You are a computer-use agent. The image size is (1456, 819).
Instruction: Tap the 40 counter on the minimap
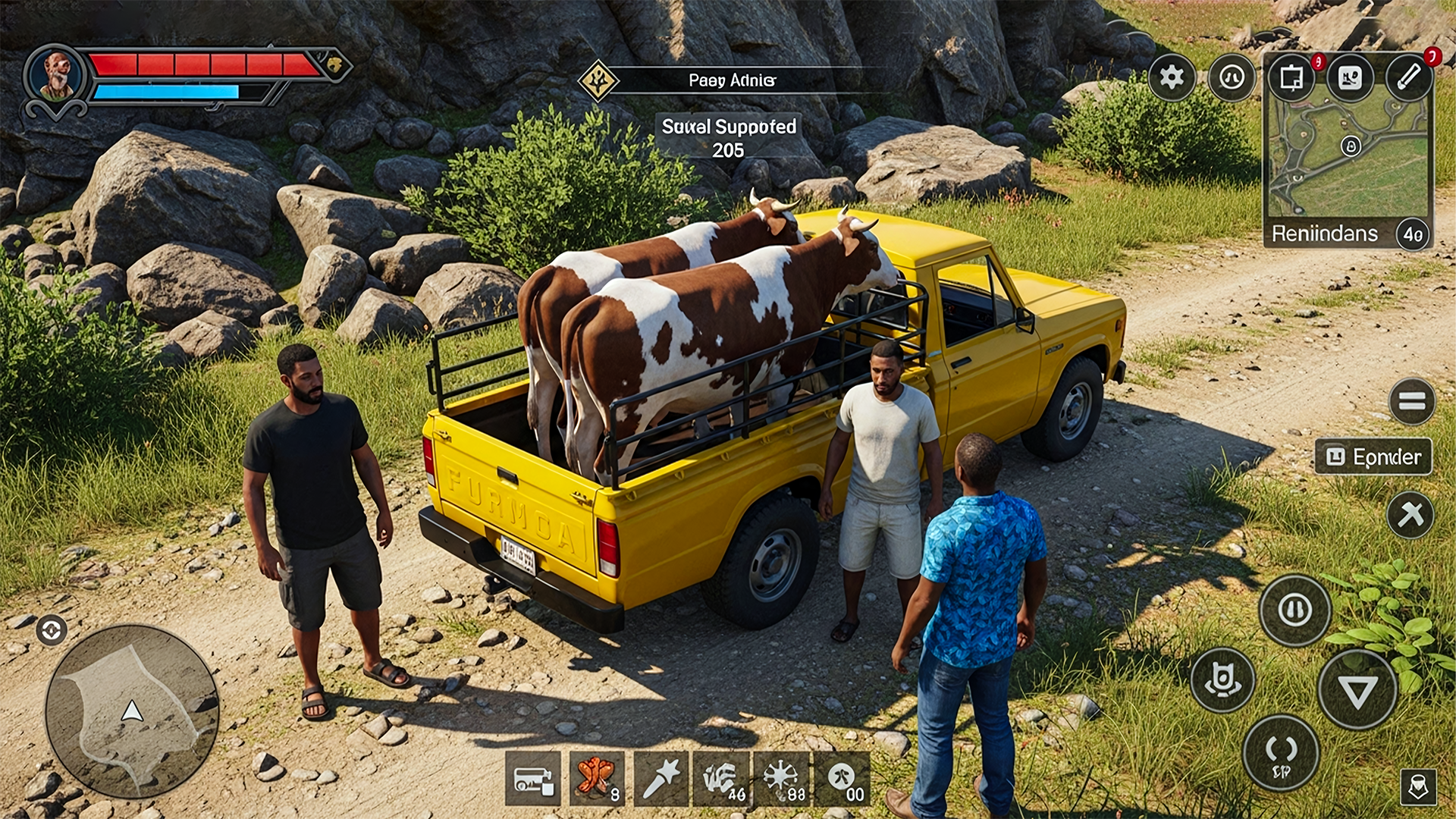[1412, 234]
